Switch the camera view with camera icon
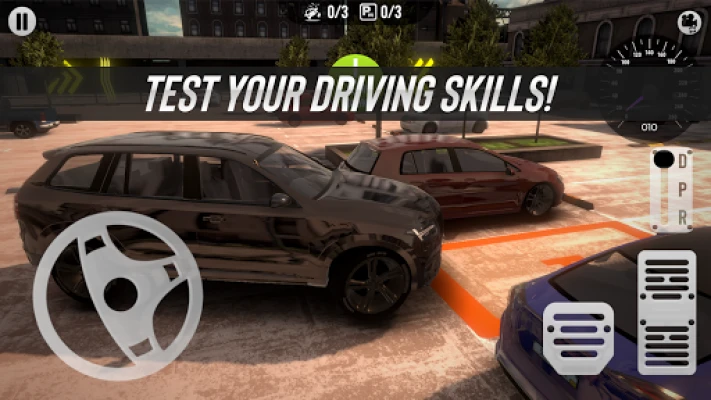This screenshot has height=400, width=711. click(687, 21)
